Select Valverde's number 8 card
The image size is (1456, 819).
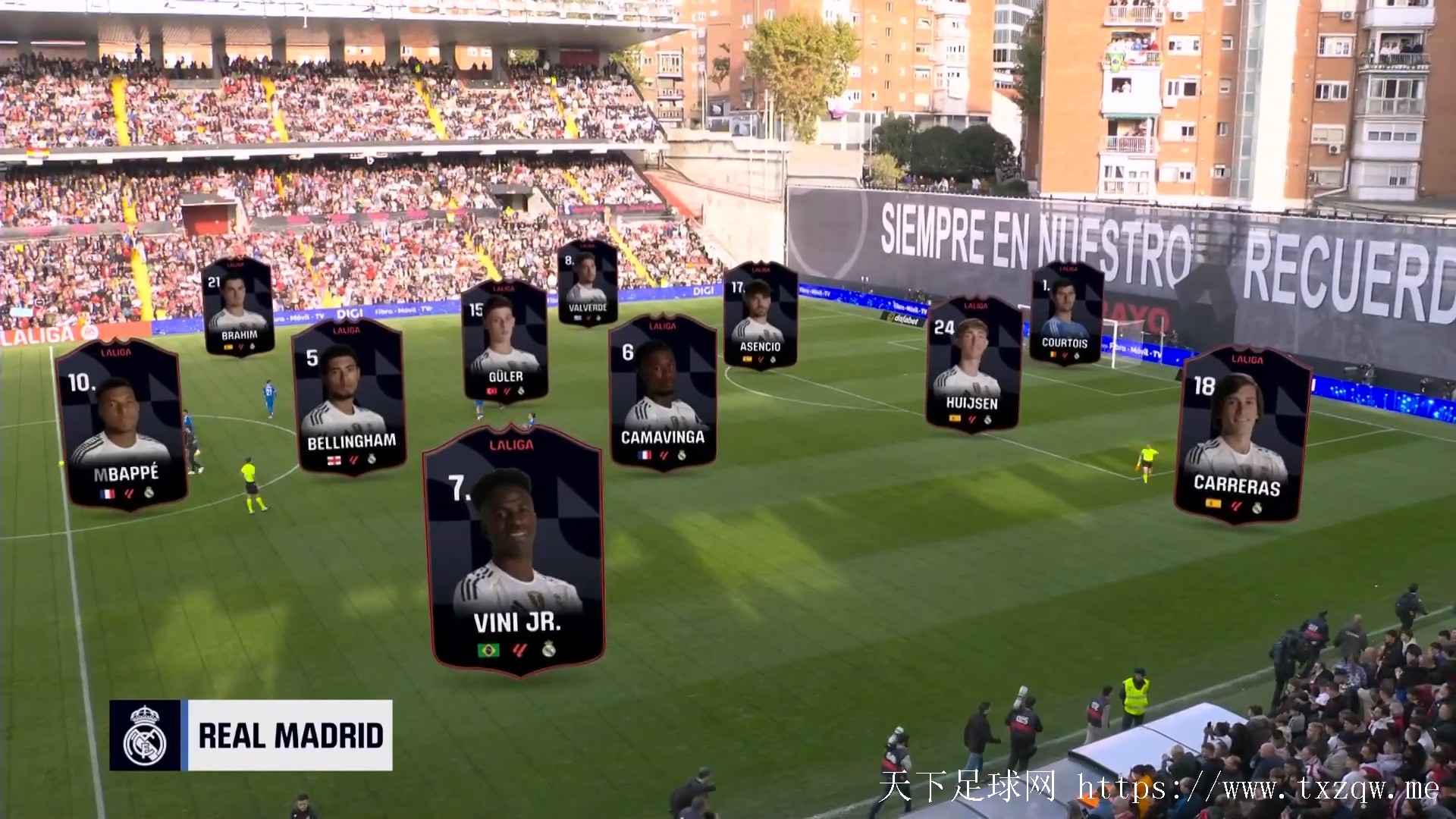pos(588,283)
